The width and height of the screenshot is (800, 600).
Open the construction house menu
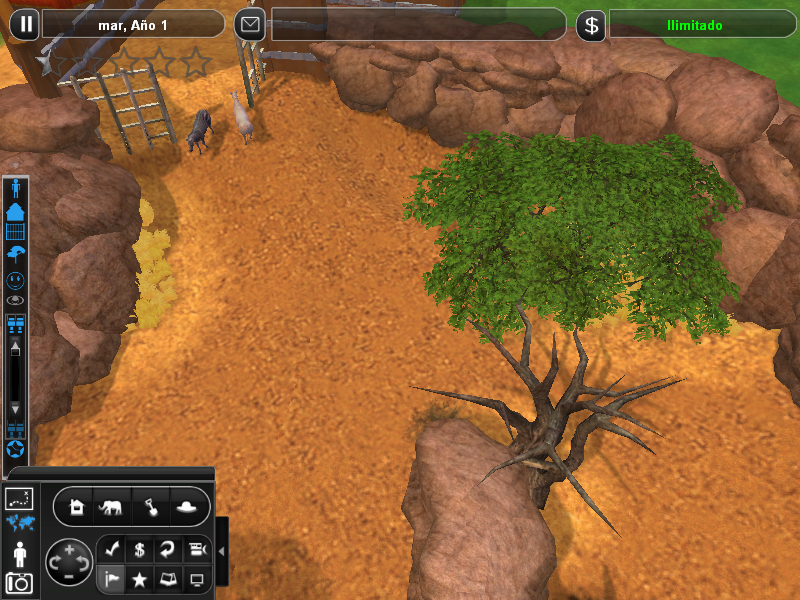click(x=77, y=507)
